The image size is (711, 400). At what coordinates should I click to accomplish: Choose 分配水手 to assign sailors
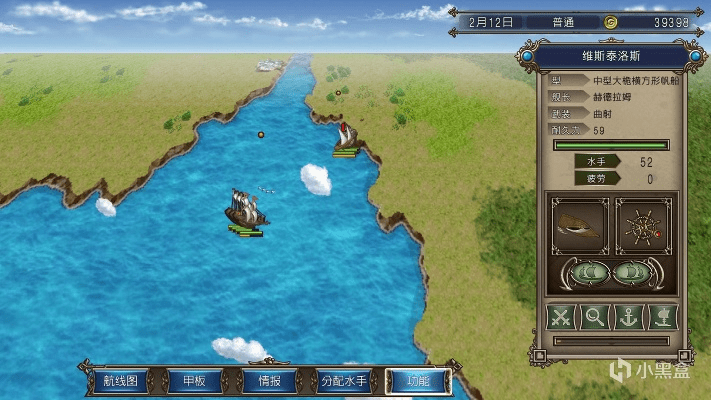(x=343, y=381)
